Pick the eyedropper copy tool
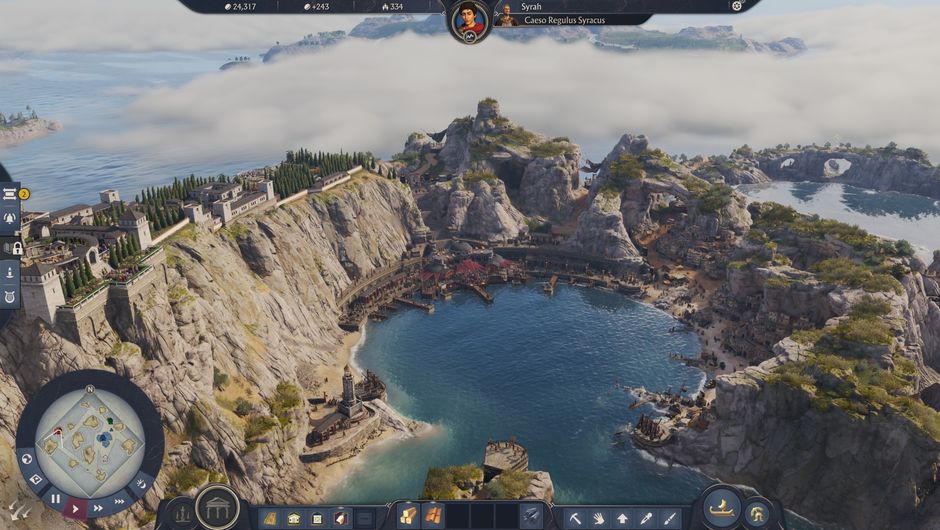The image size is (940, 530). click(x=647, y=518)
